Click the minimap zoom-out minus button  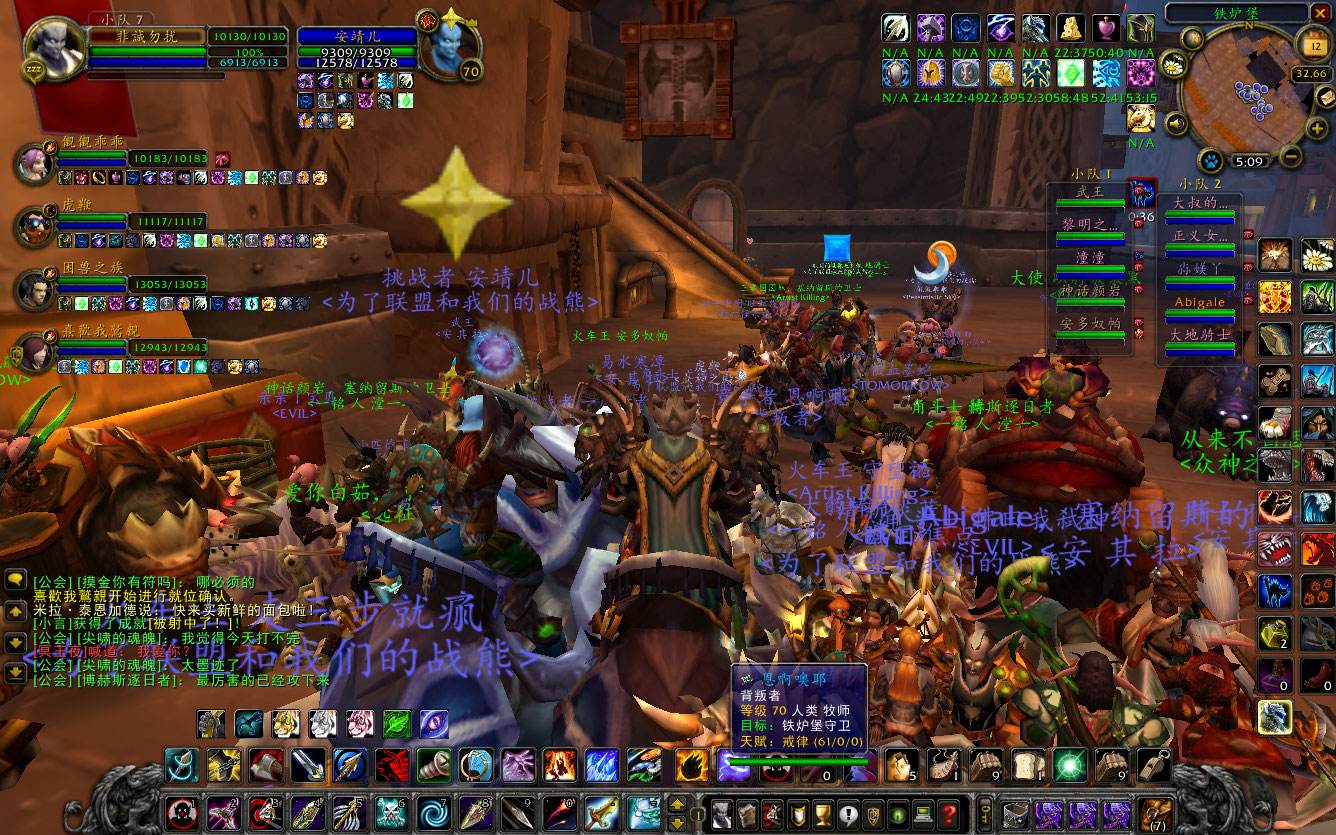click(x=1290, y=157)
